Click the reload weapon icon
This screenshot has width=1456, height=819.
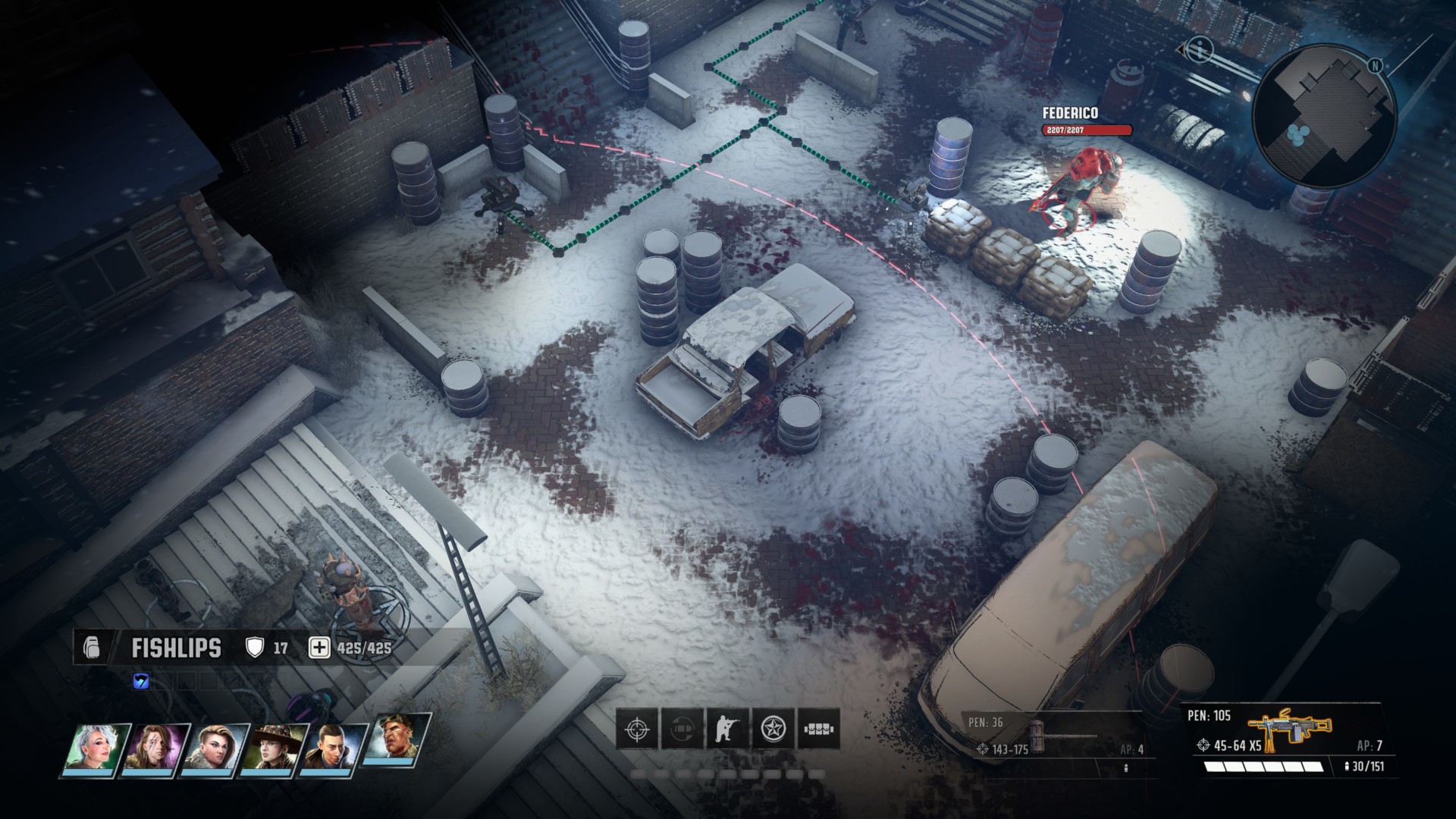pyautogui.click(x=682, y=730)
